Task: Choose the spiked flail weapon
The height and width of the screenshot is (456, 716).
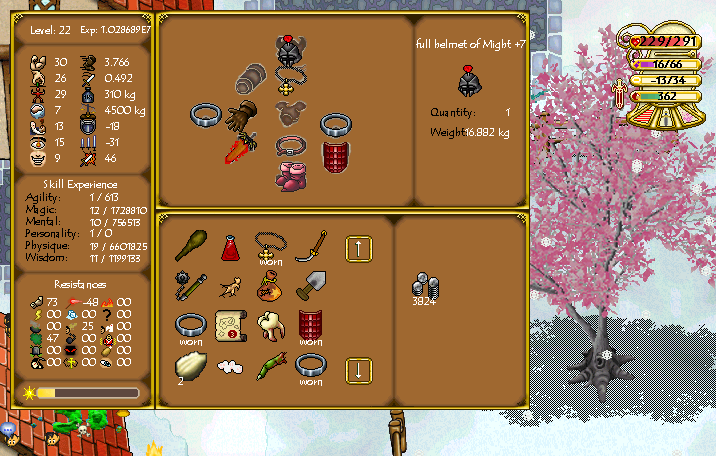Action: coord(190,285)
